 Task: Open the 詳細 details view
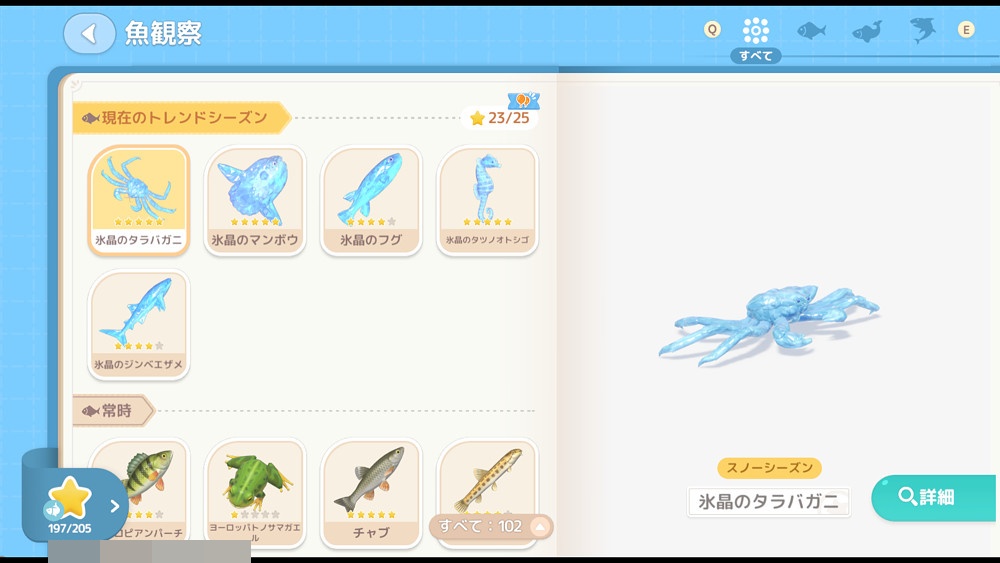(x=933, y=497)
